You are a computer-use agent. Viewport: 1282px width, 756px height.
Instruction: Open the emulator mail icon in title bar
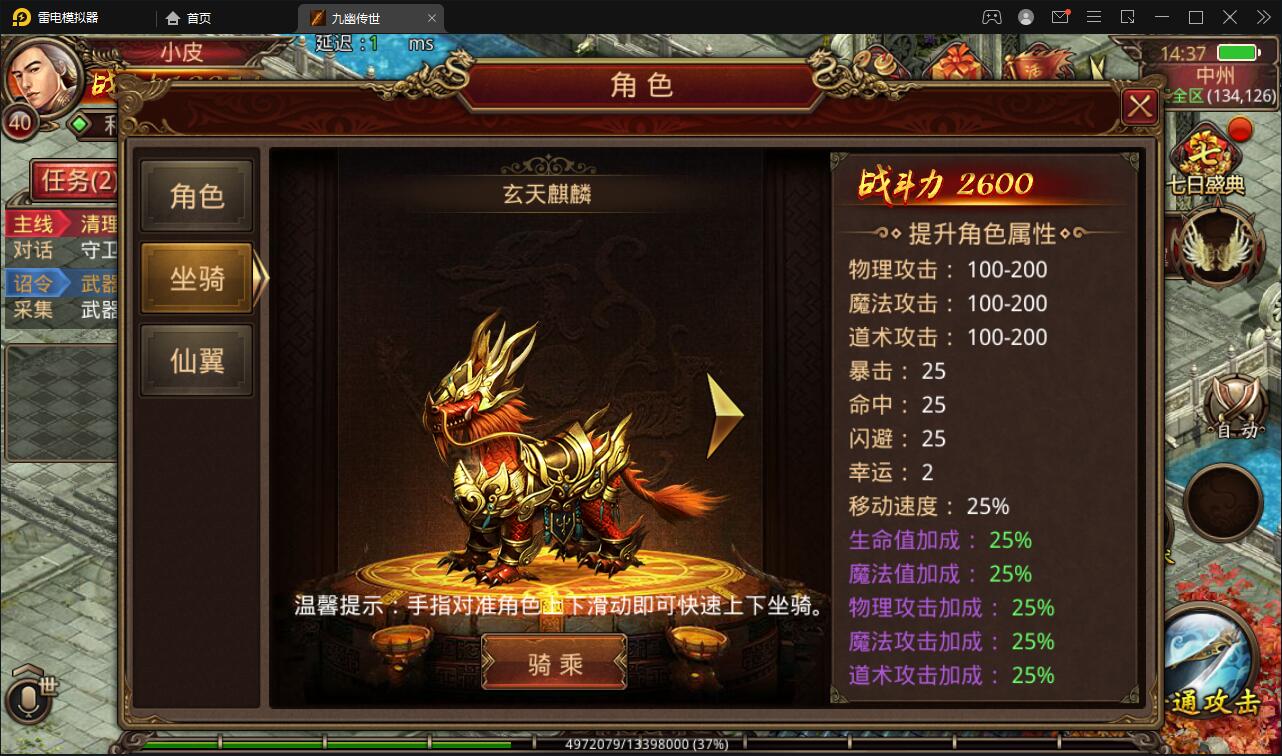point(1062,17)
